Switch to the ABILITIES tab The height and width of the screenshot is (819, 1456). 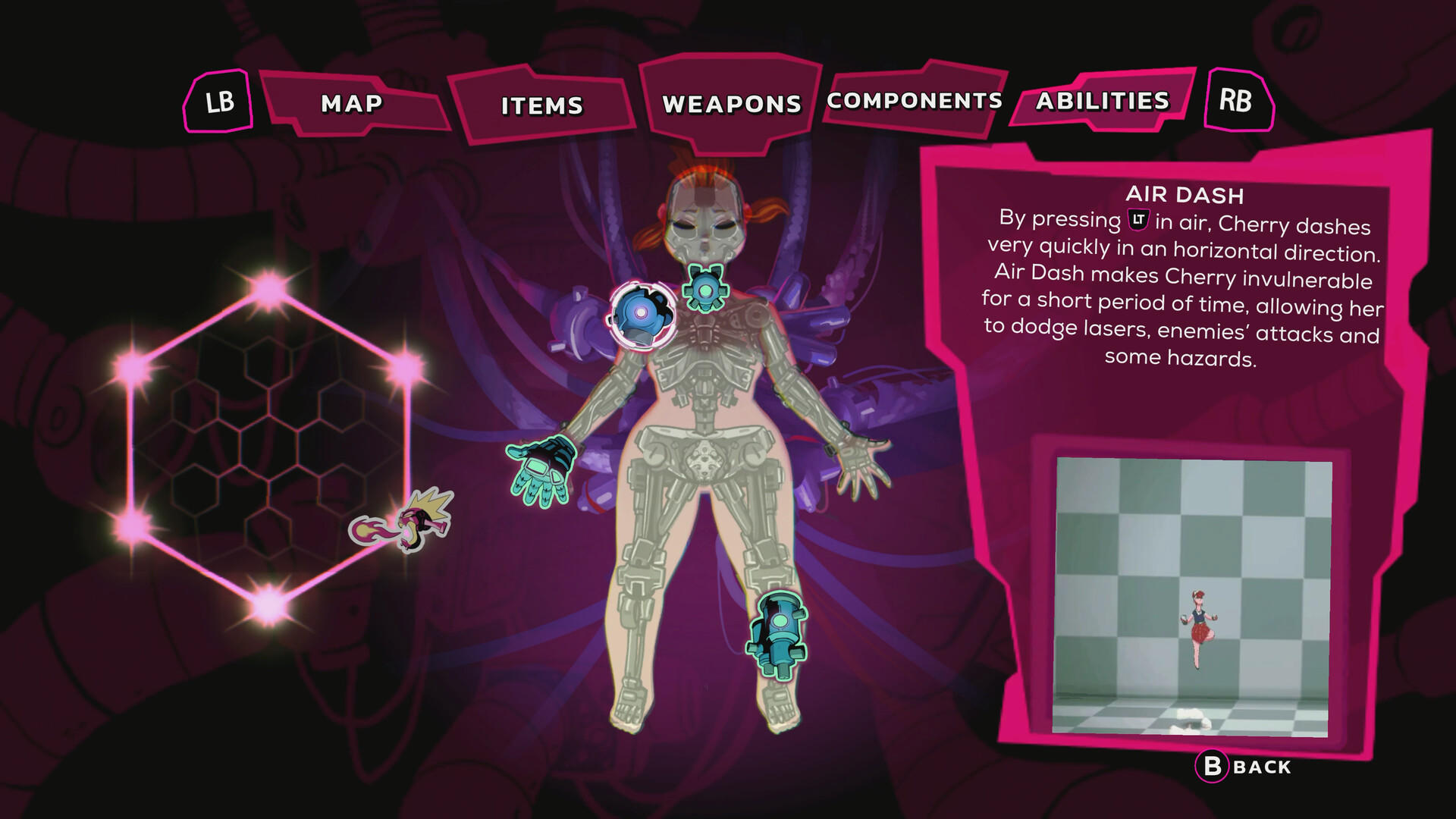coord(1101,101)
